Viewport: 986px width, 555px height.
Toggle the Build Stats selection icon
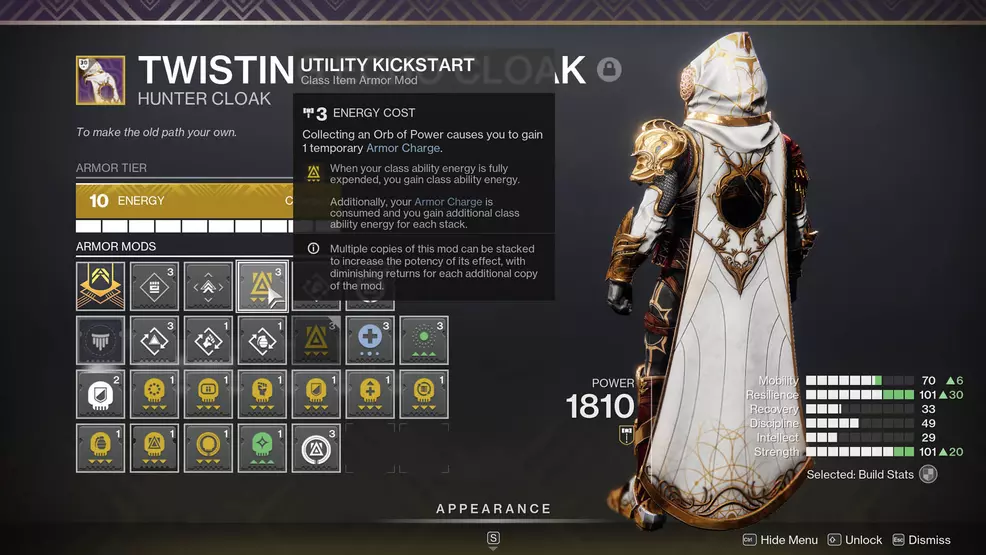point(929,475)
